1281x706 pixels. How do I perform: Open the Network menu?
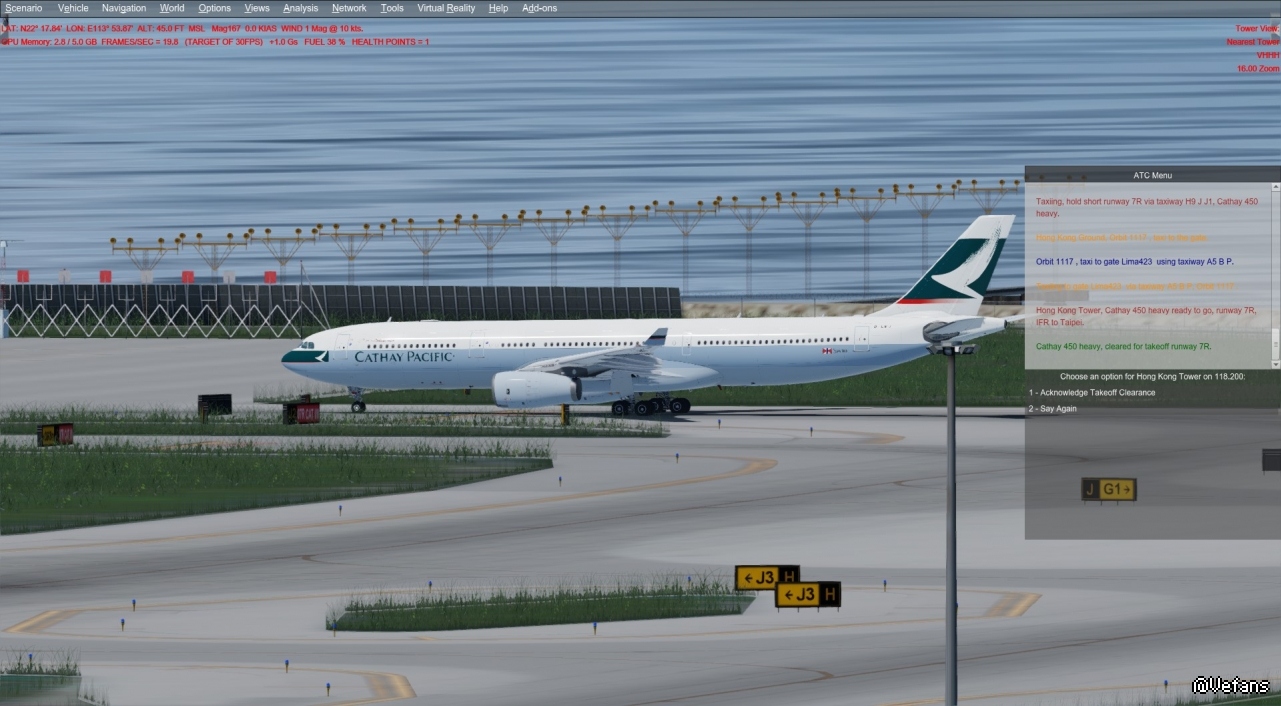pos(349,8)
